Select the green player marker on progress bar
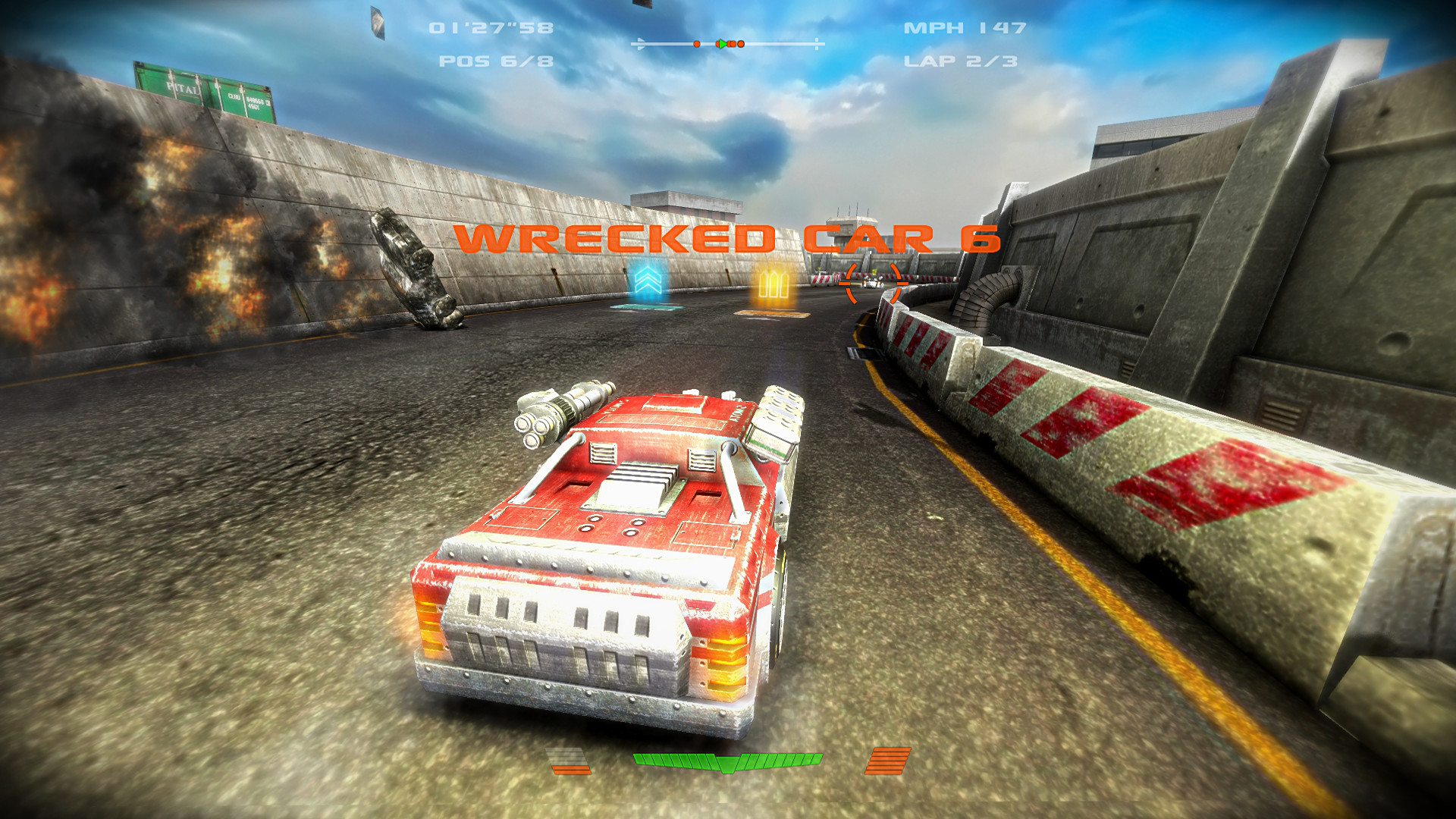The image size is (1456, 819). pyautogui.click(x=723, y=44)
